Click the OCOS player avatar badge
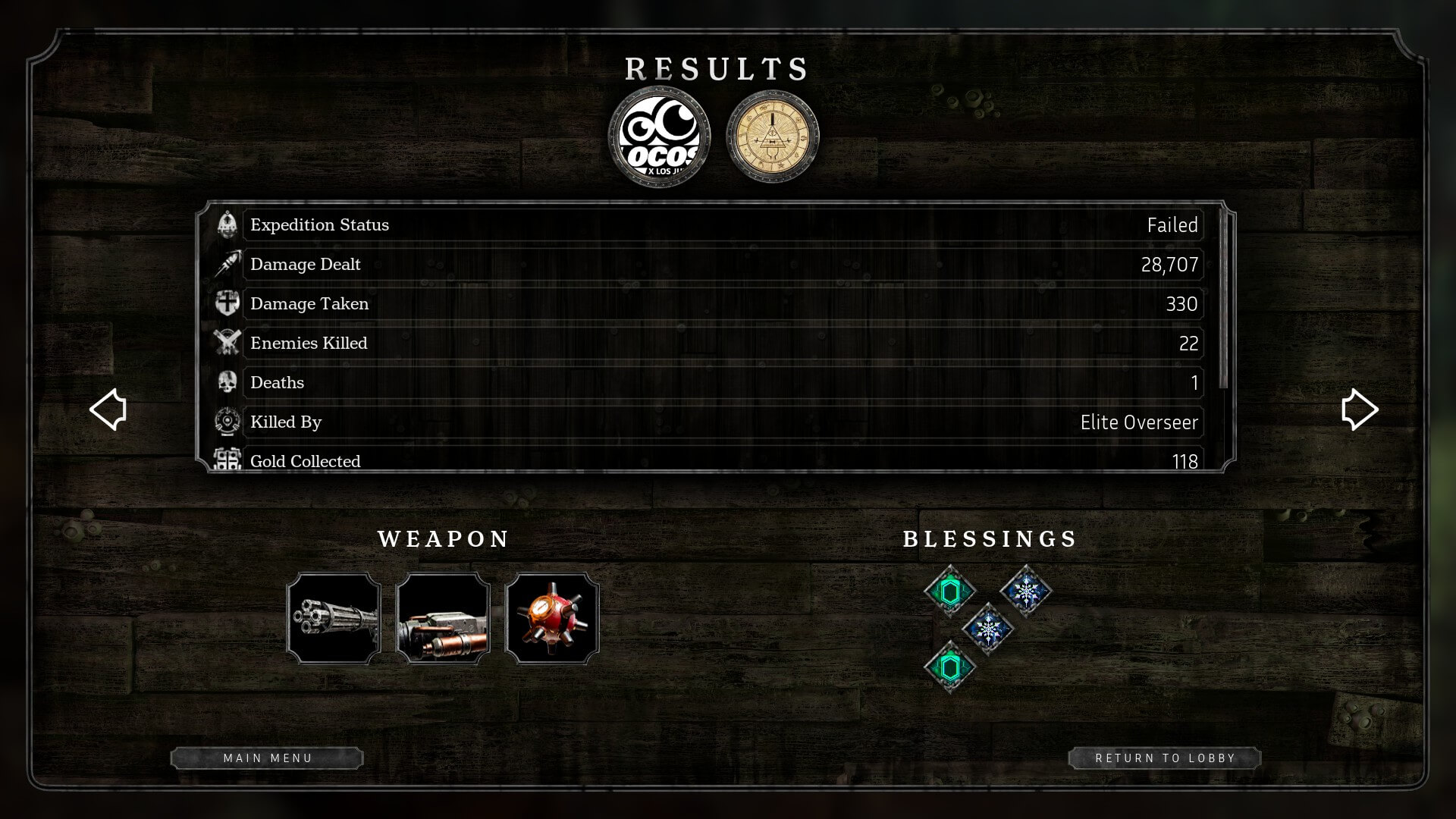This screenshot has height=819, width=1456. tap(660, 137)
